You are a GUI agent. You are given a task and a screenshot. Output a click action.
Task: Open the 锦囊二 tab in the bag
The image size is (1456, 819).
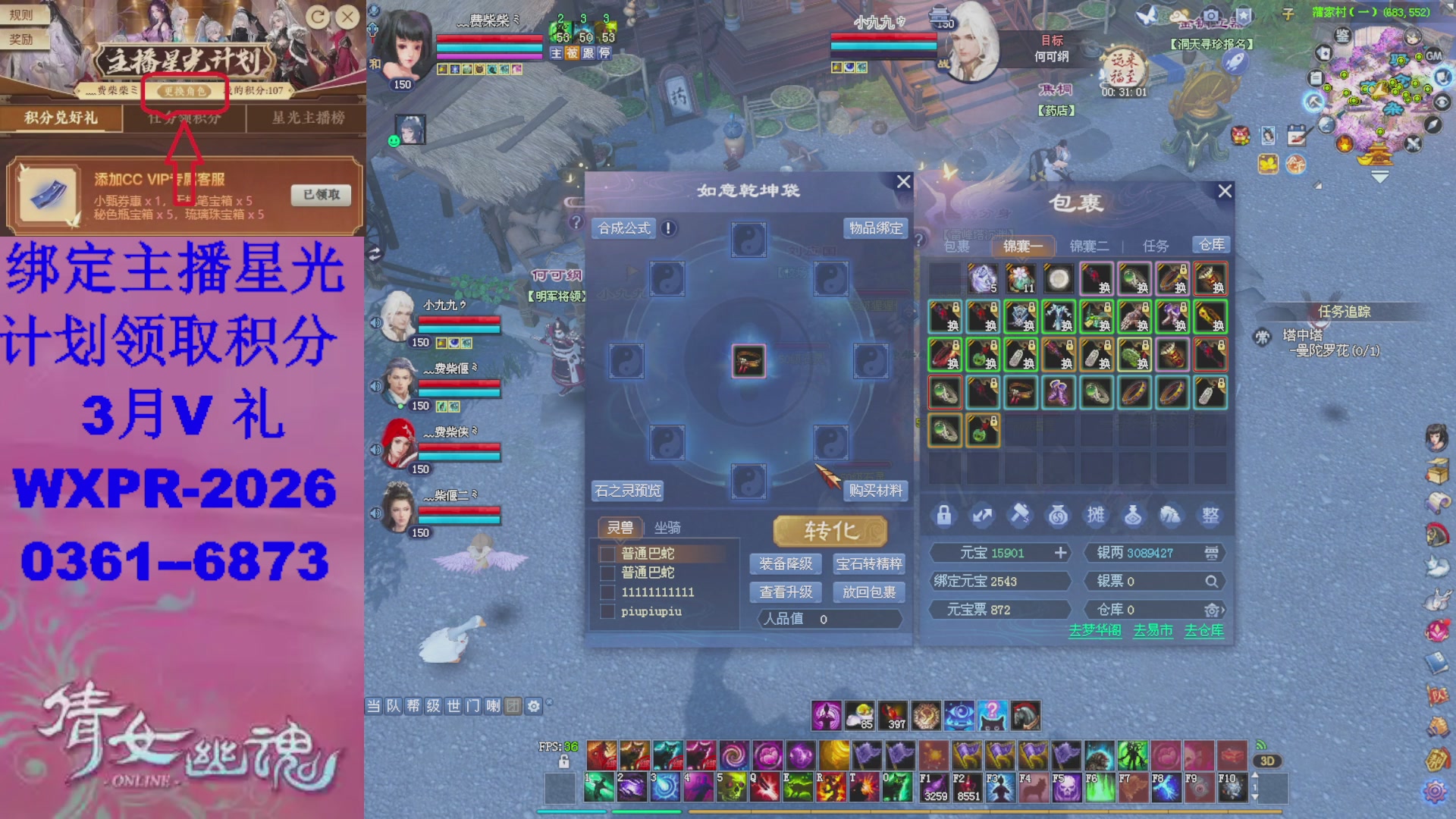(x=1089, y=245)
